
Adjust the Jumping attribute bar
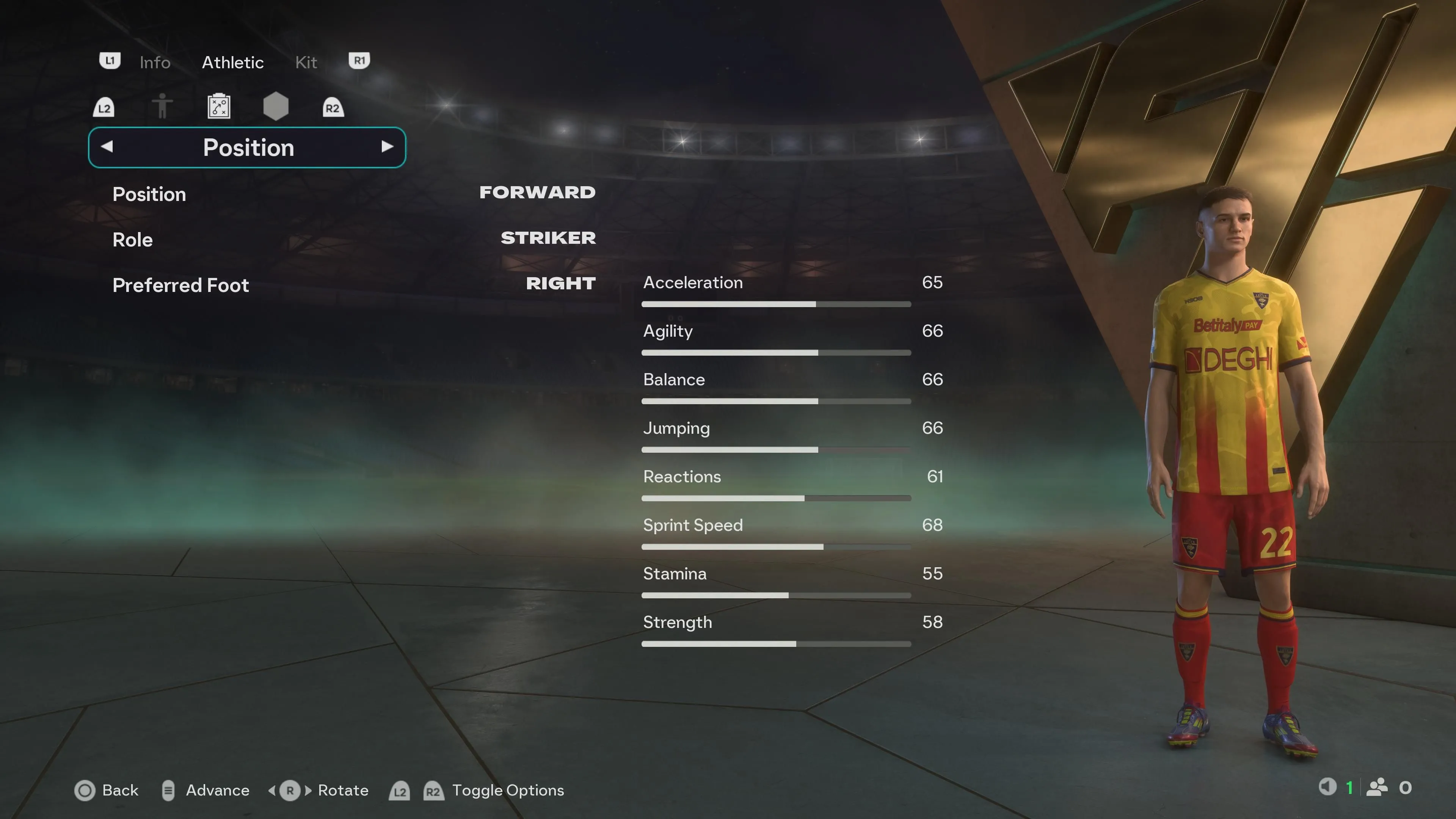775,450
